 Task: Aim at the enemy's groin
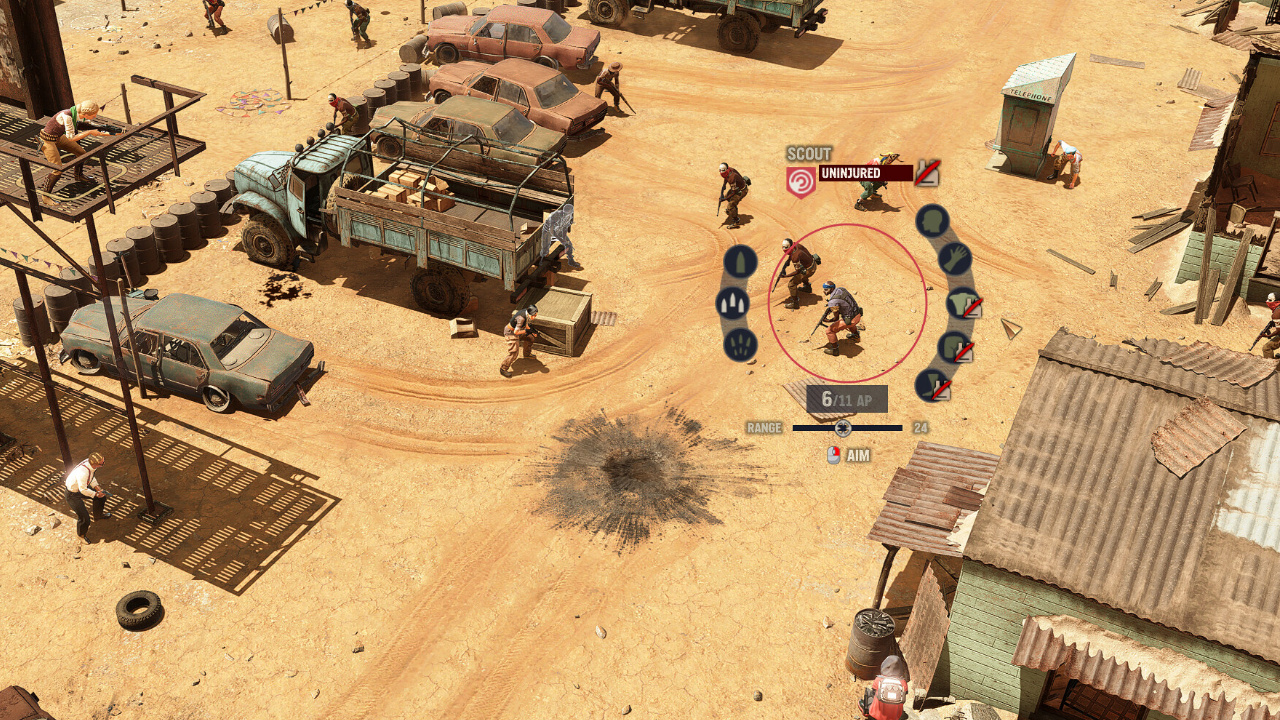tap(955, 348)
